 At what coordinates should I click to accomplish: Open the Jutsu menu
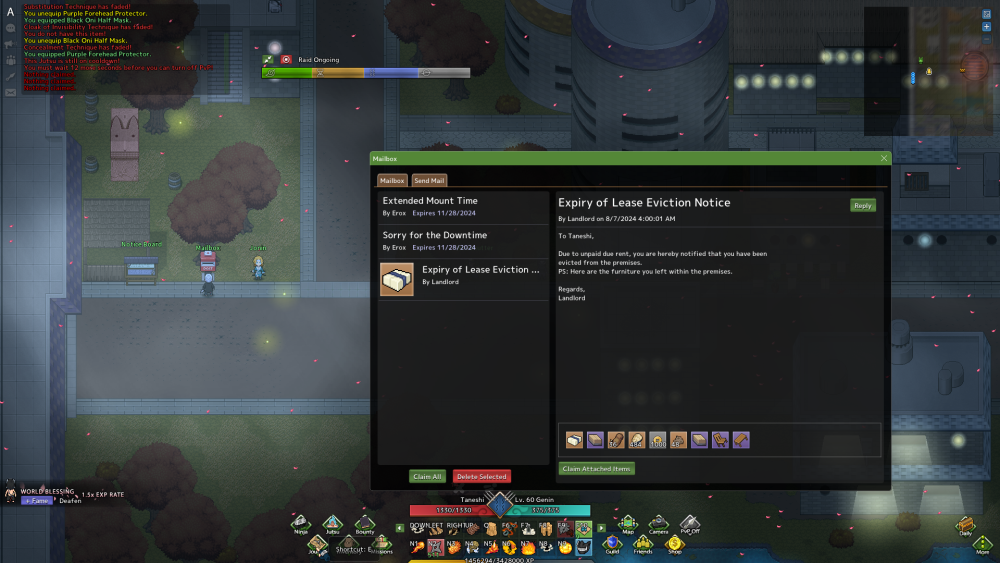(331, 524)
